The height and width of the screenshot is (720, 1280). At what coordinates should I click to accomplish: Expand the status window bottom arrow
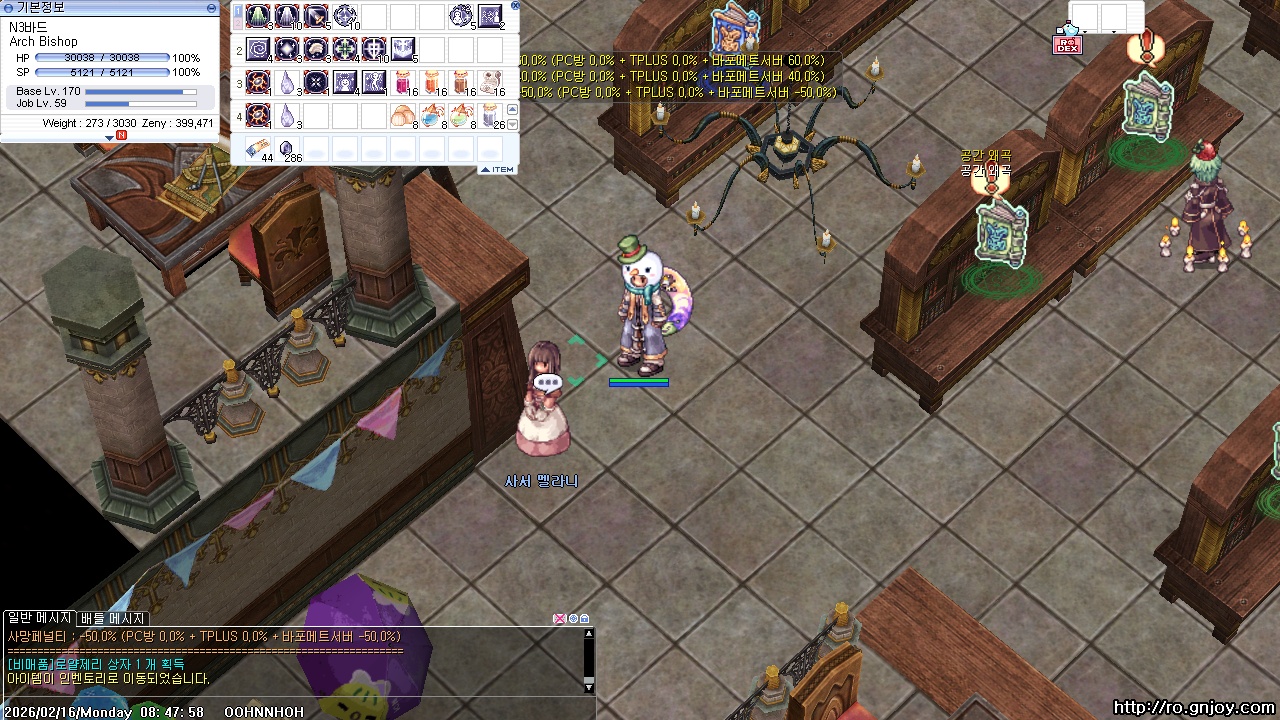[x=110, y=137]
